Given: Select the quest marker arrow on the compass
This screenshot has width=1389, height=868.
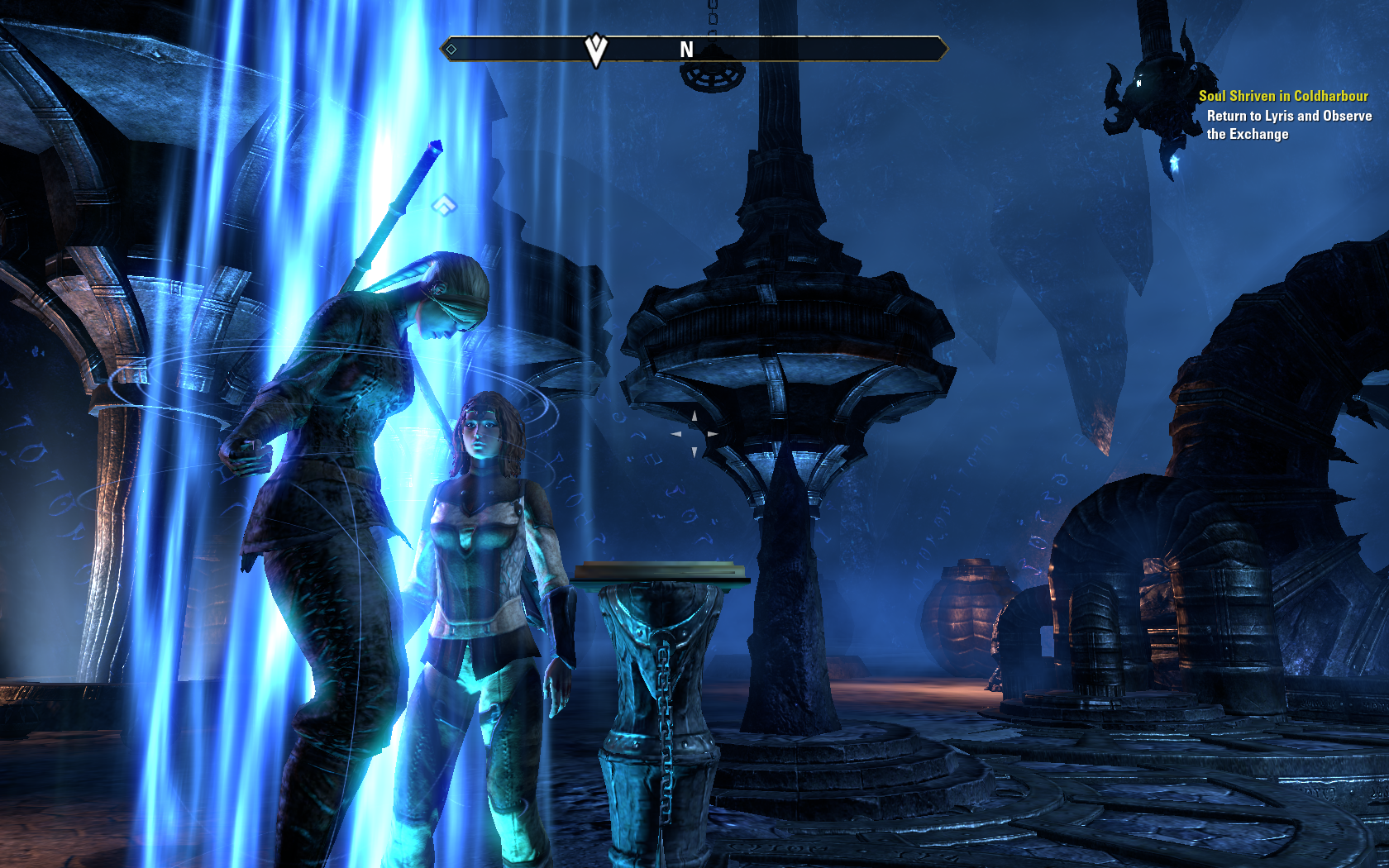Looking at the screenshot, I should pyautogui.click(x=595, y=50).
